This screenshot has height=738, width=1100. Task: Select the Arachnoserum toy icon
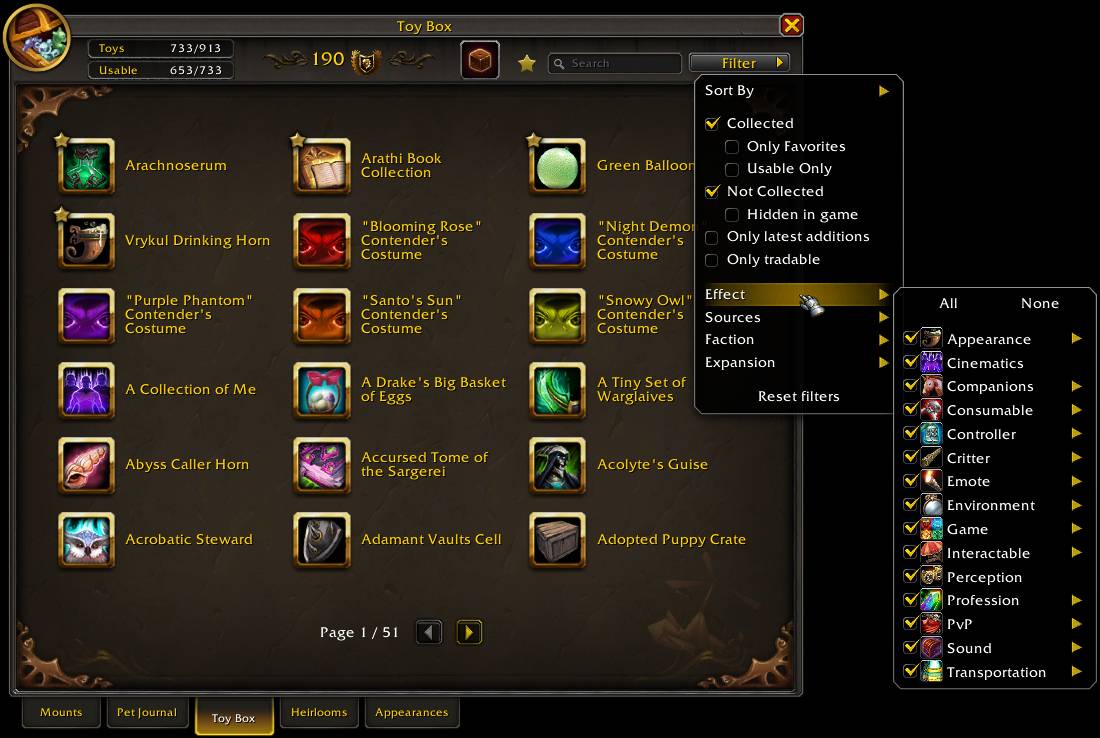pos(87,166)
